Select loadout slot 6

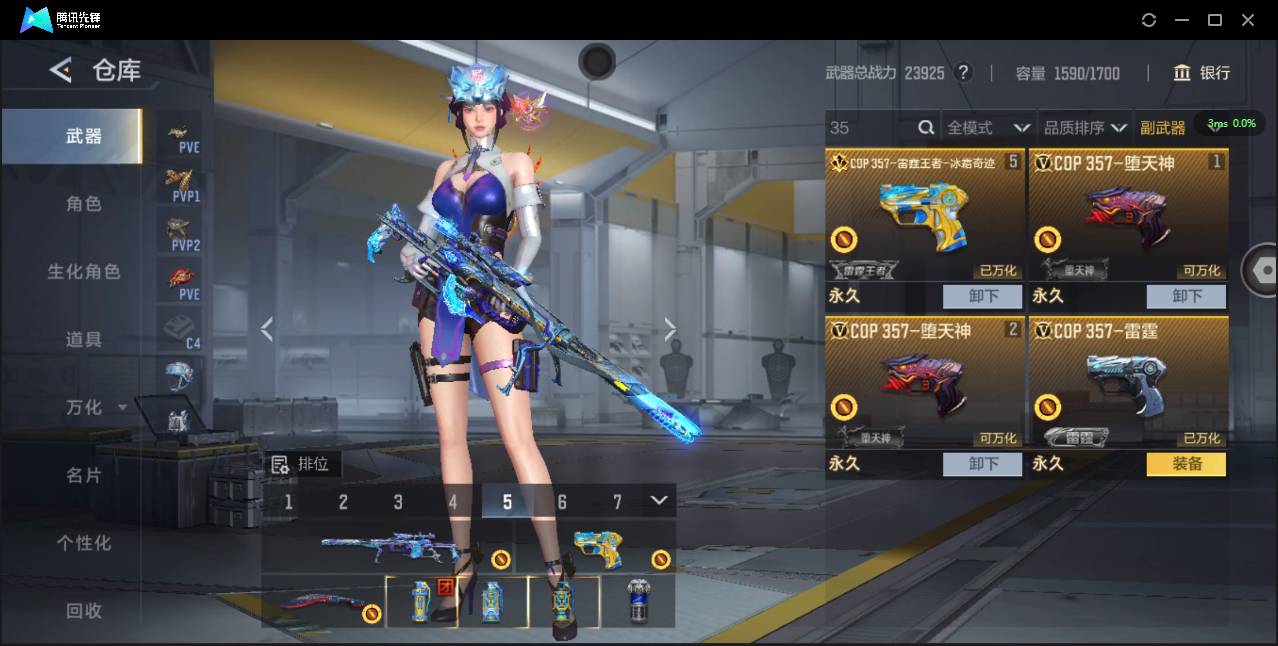pyautogui.click(x=562, y=502)
